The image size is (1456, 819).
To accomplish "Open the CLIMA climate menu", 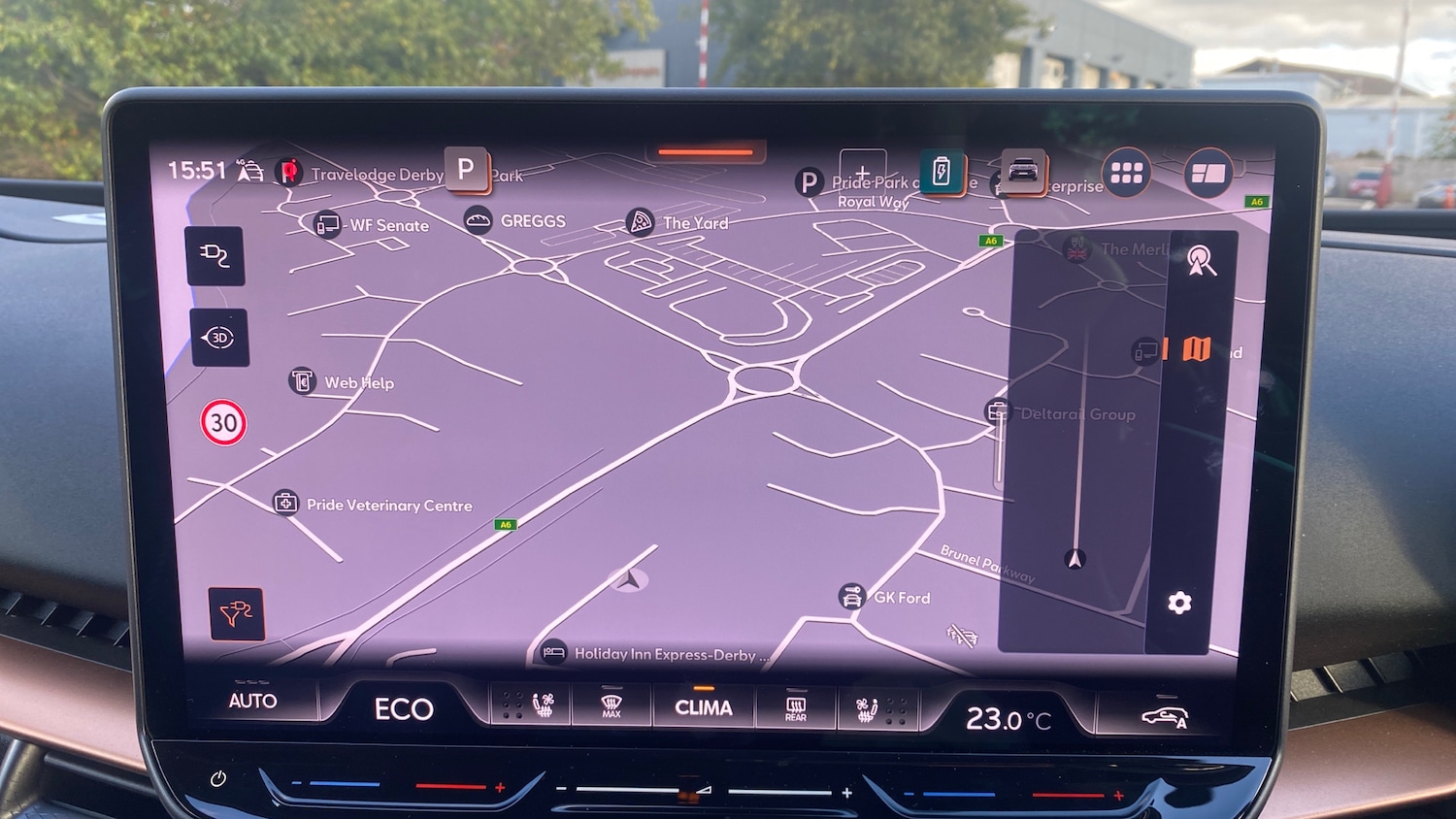I will pos(703,707).
